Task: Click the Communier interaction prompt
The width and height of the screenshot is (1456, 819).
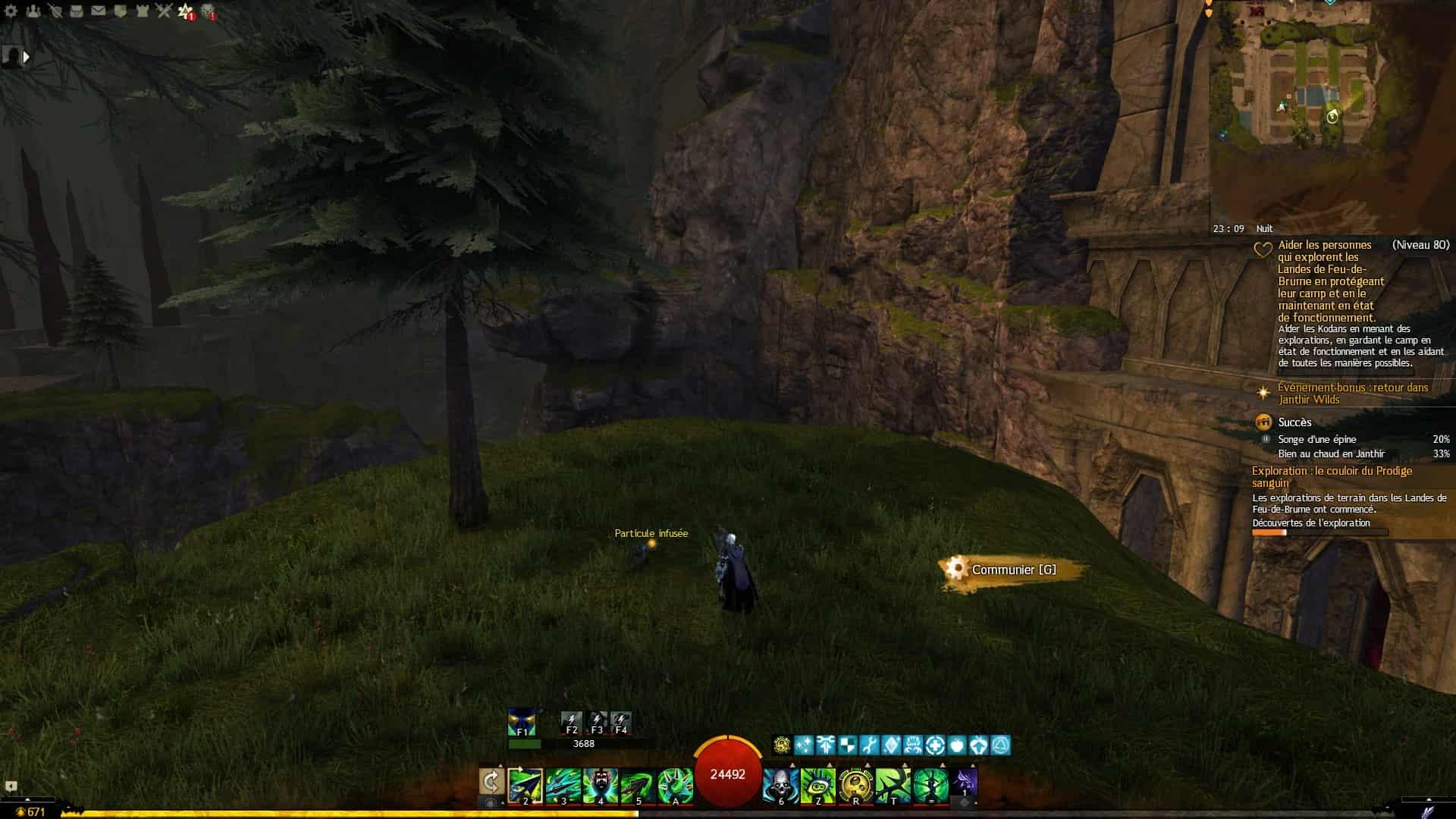Action: point(1013,570)
